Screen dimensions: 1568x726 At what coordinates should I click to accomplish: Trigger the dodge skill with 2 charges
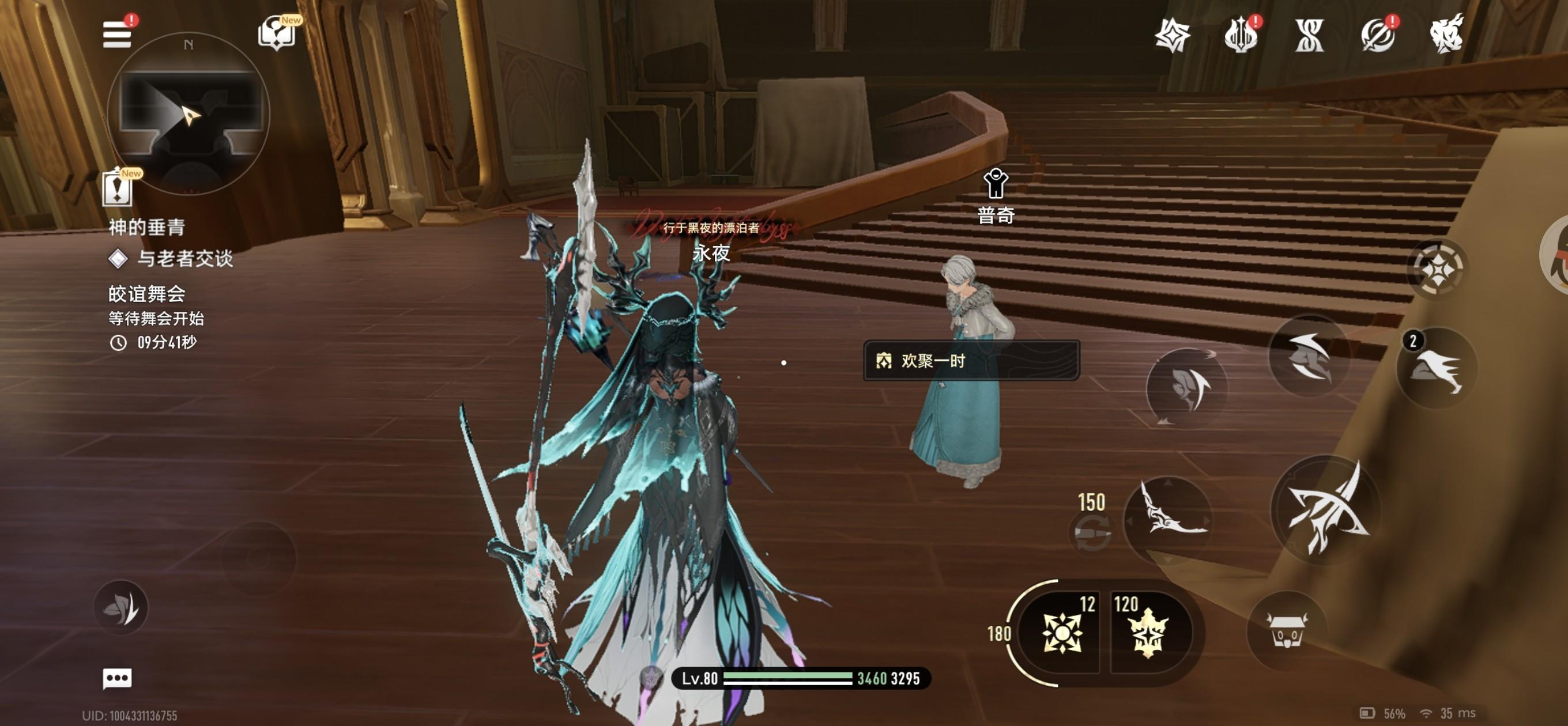tap(1437, 368)
